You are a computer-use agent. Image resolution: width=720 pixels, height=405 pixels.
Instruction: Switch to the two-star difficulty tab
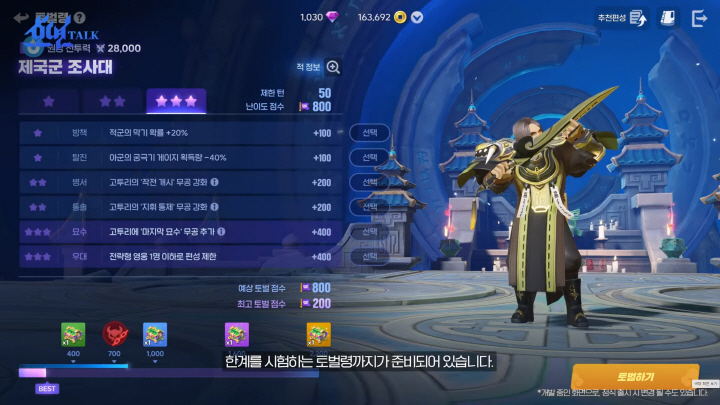[x=113, y=102]
